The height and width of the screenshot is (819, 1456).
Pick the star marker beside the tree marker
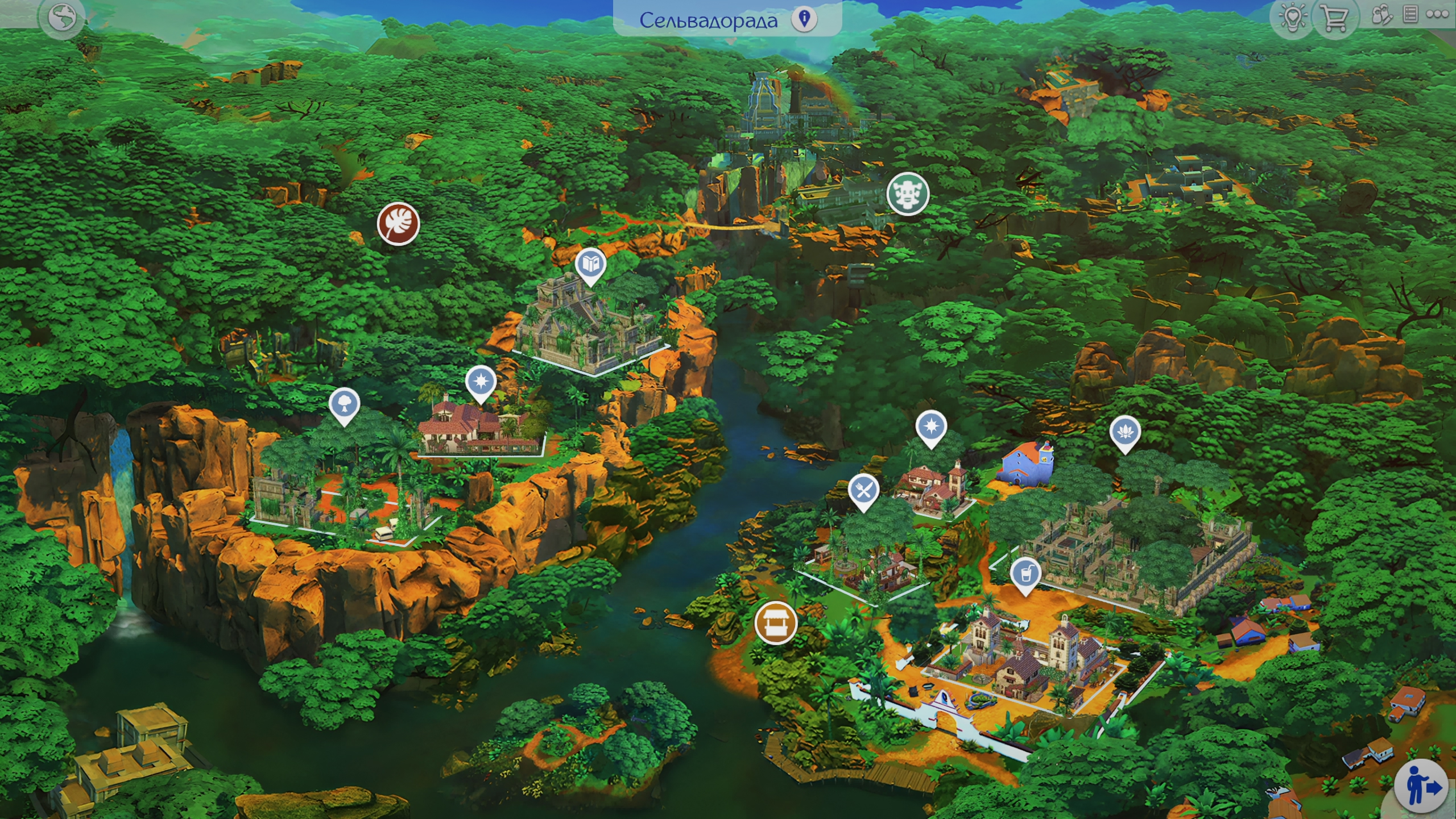pos(481,382)
